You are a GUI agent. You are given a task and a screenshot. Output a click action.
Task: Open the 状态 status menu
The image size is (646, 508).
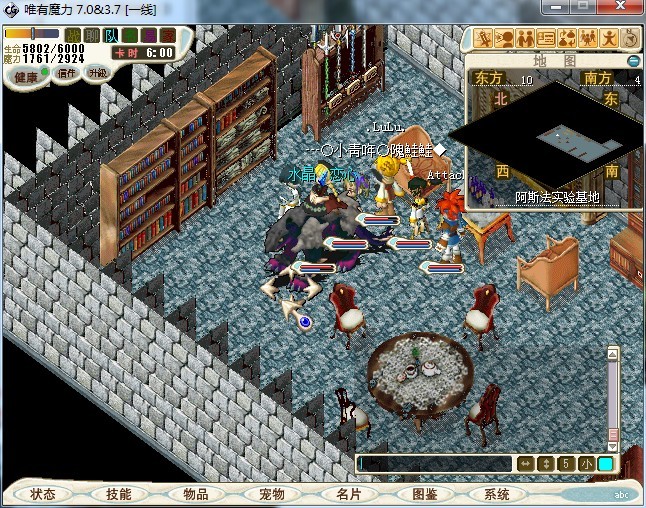click(43, 494)
